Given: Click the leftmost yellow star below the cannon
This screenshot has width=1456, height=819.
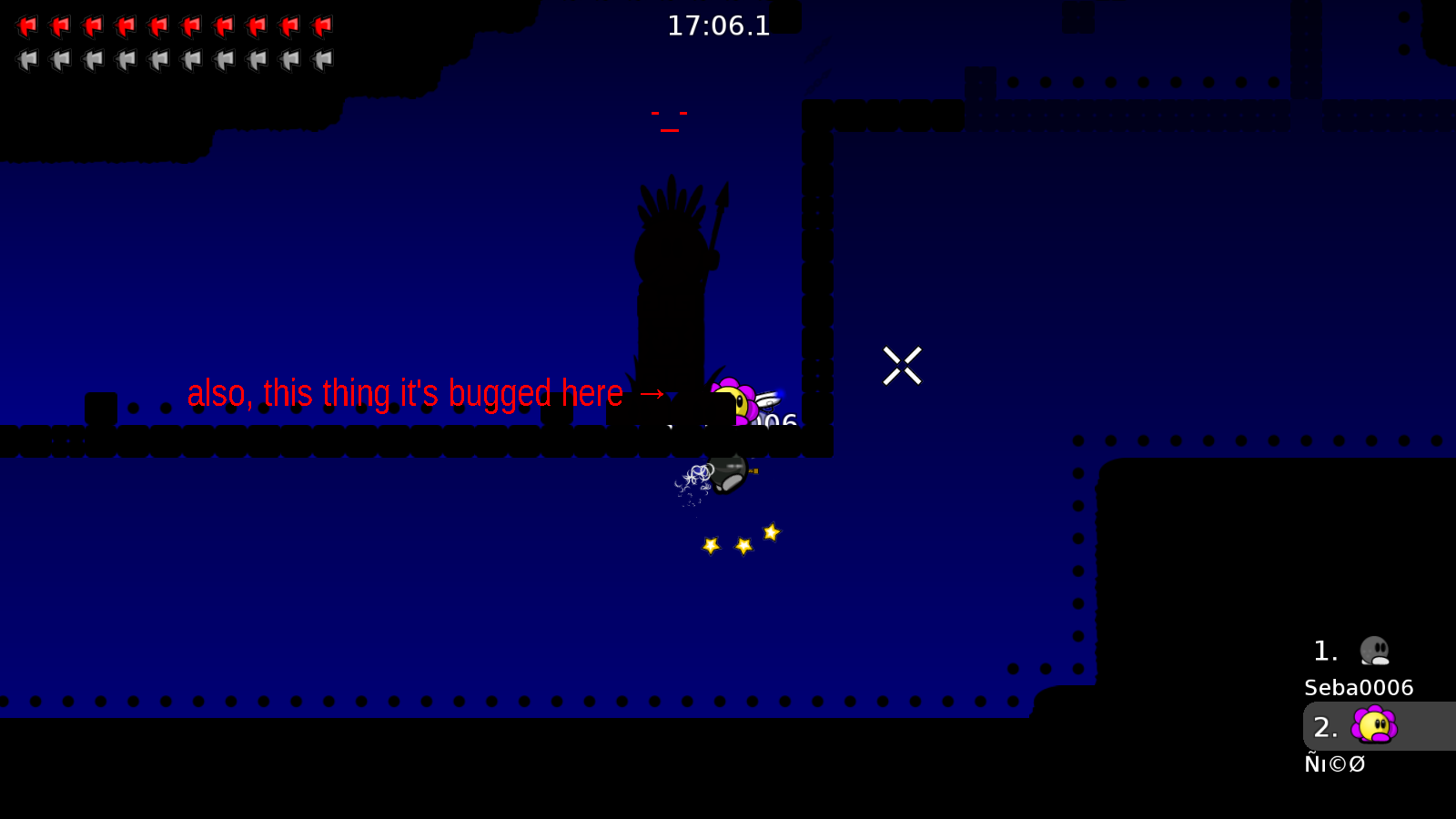Looking at the screenshot, I should pyautogui.click(x=709, y=545).
